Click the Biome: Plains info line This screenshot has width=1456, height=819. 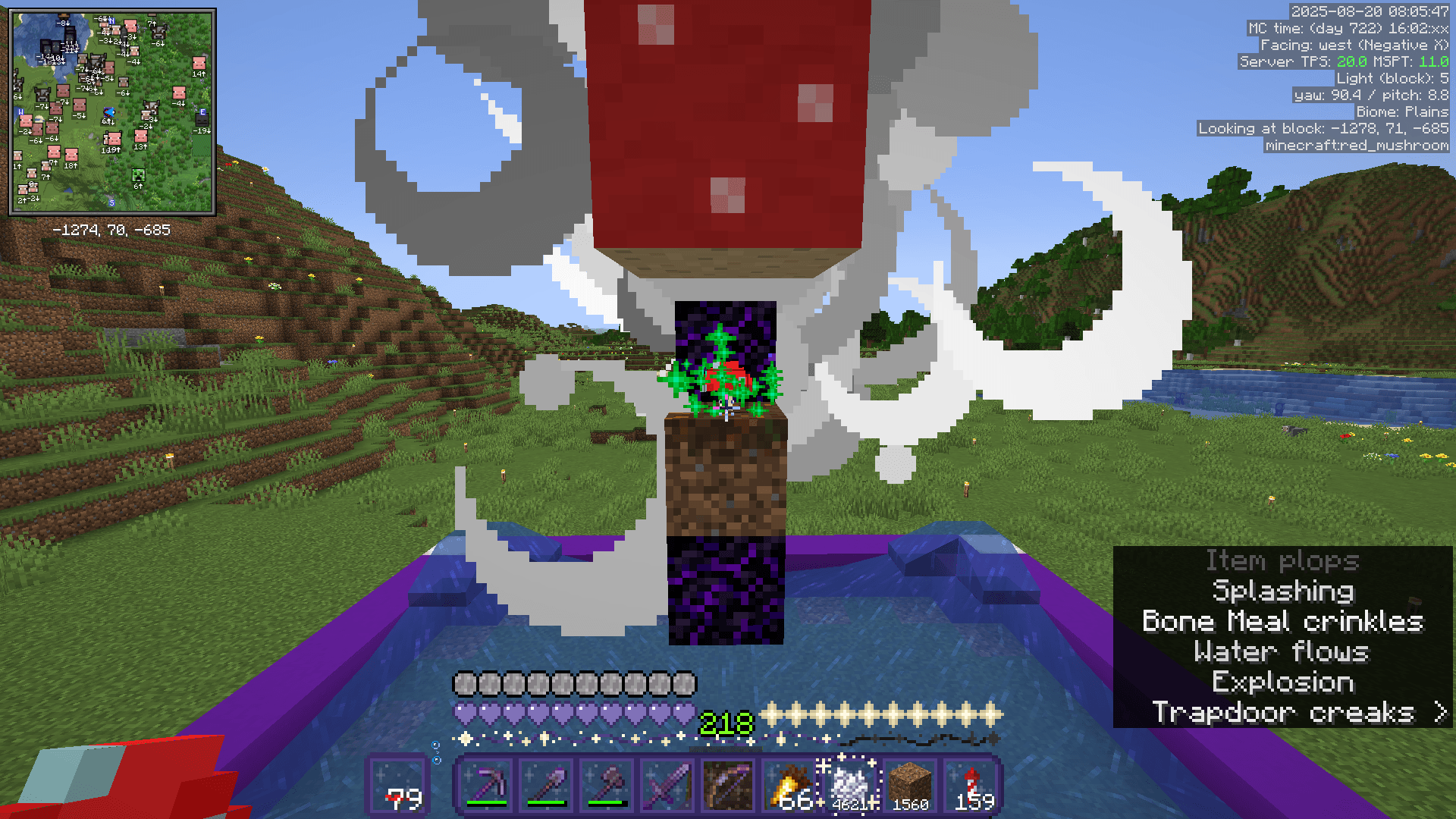pos(1403,111)
